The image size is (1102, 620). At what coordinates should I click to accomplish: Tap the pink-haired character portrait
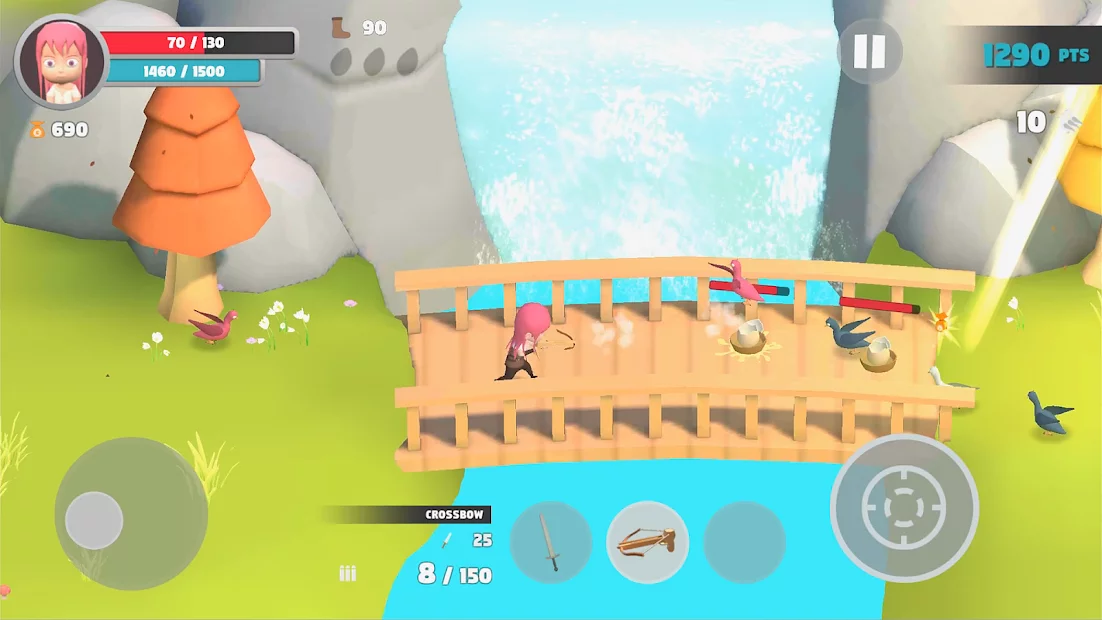(61, 62)
